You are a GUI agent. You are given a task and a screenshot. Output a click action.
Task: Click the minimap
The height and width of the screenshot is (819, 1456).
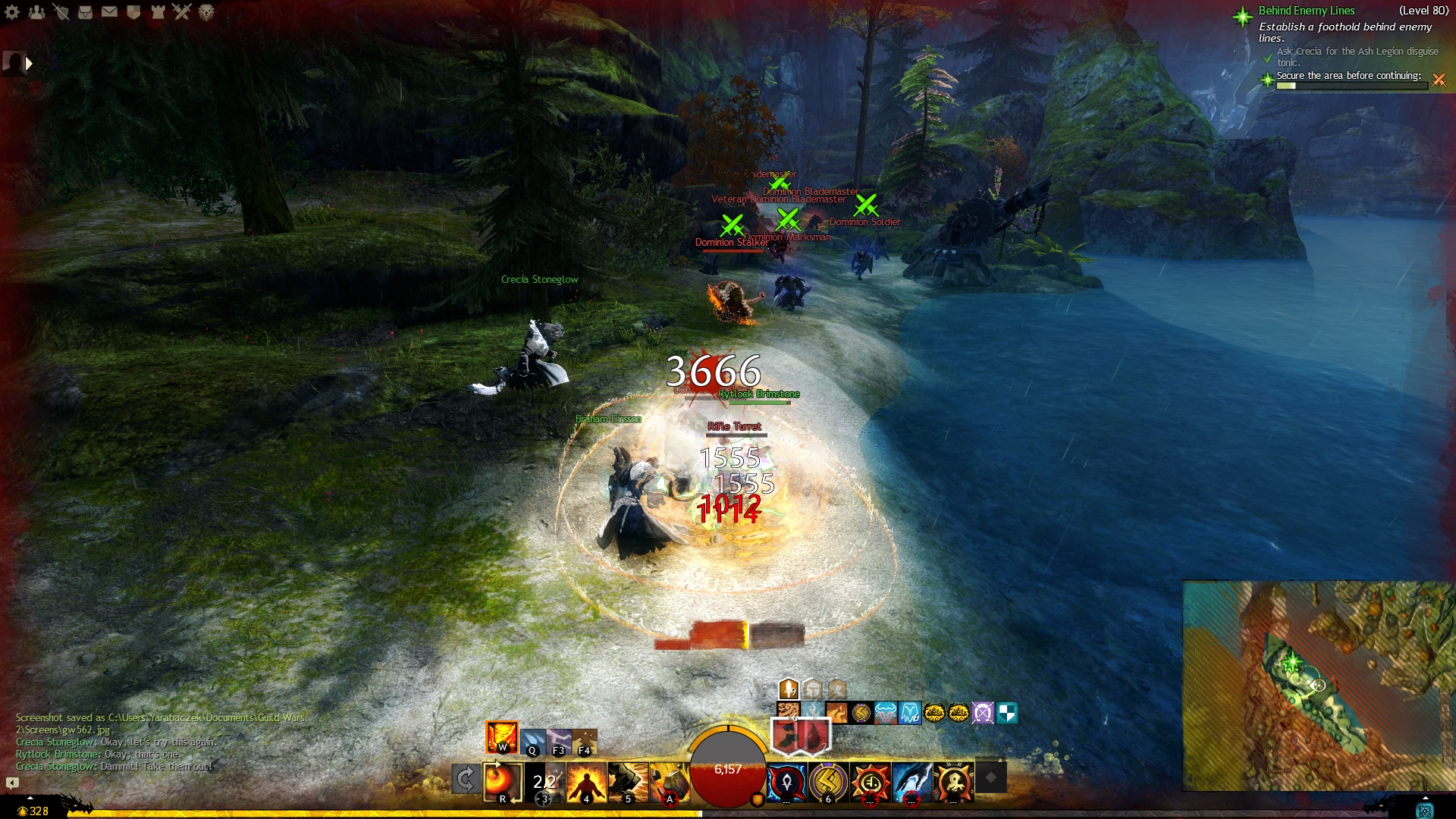point(1318,686)
